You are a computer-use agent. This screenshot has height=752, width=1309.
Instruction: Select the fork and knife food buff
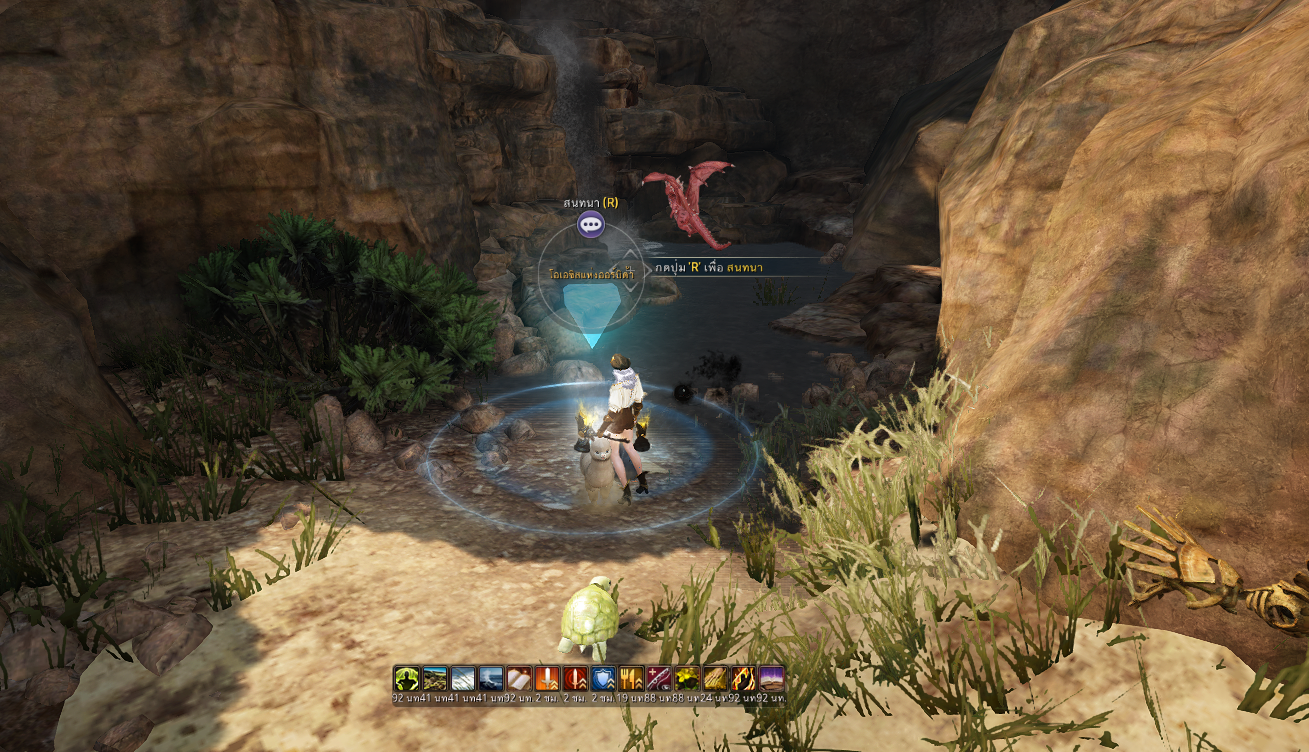coord(631,678)
